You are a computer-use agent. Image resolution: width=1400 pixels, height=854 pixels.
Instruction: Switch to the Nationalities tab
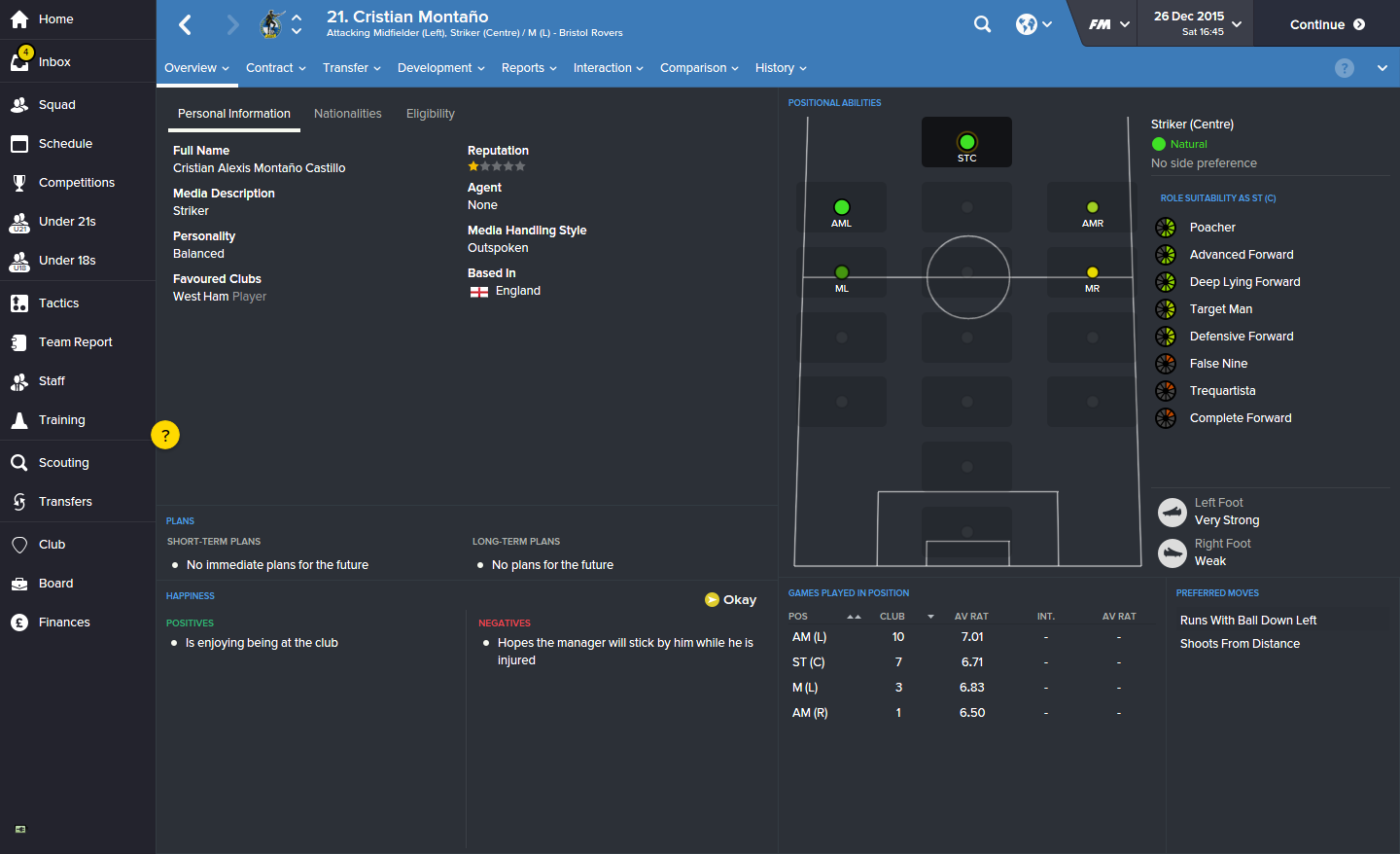tap(347, 114)
